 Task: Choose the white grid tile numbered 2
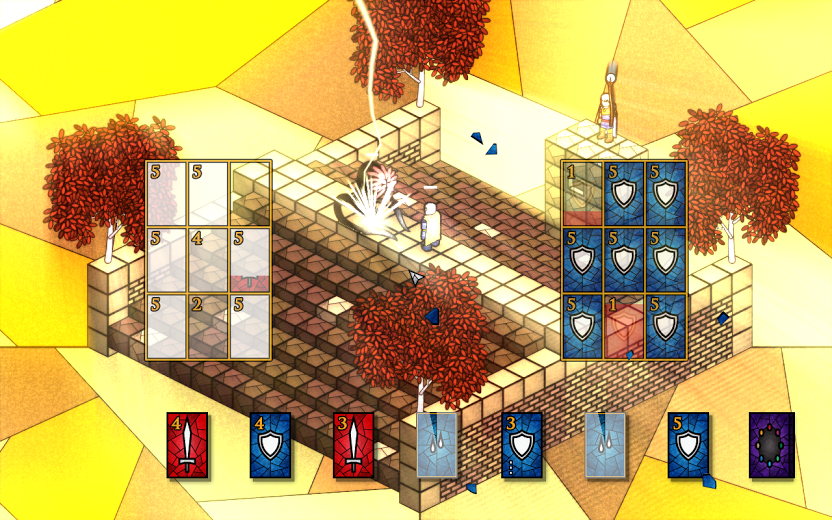point(208,325)
